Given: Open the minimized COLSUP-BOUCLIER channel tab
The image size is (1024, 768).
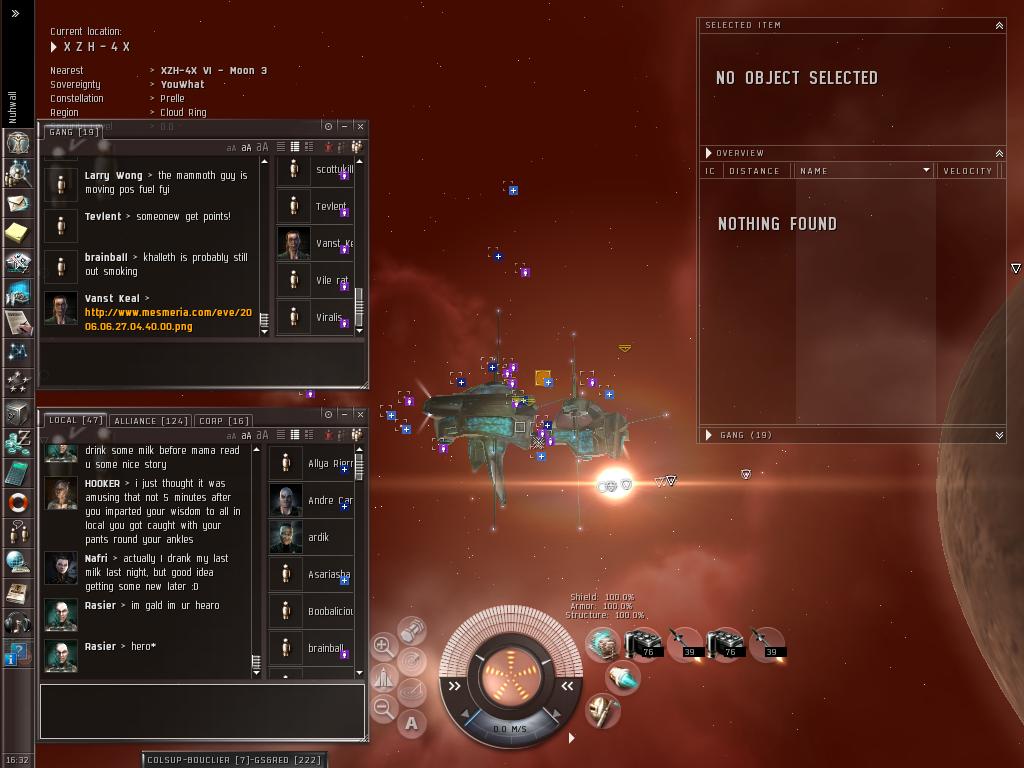Looking at the screenshot, I should (x=234, y=760).
